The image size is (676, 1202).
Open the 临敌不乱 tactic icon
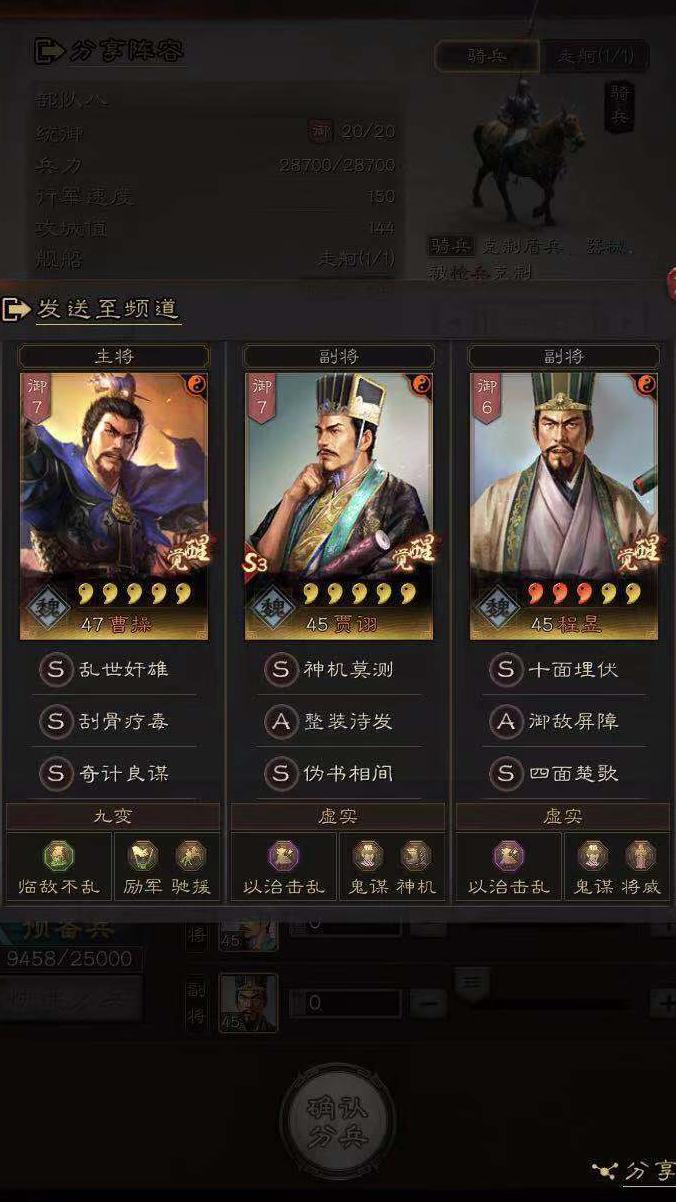click(x=58, y=857)
